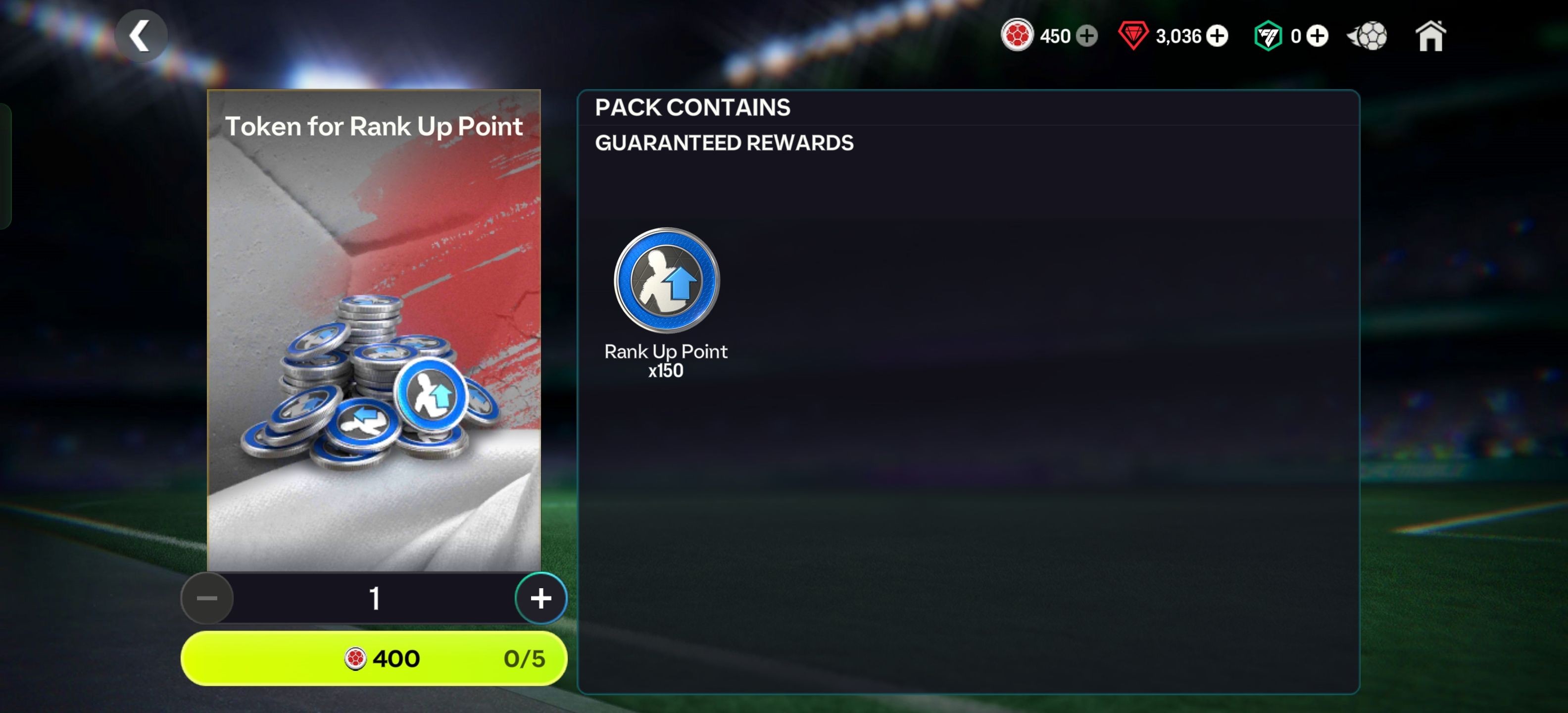
Task: Add more red football coins
Action: pyautogui.click(x=1086, y=36)
